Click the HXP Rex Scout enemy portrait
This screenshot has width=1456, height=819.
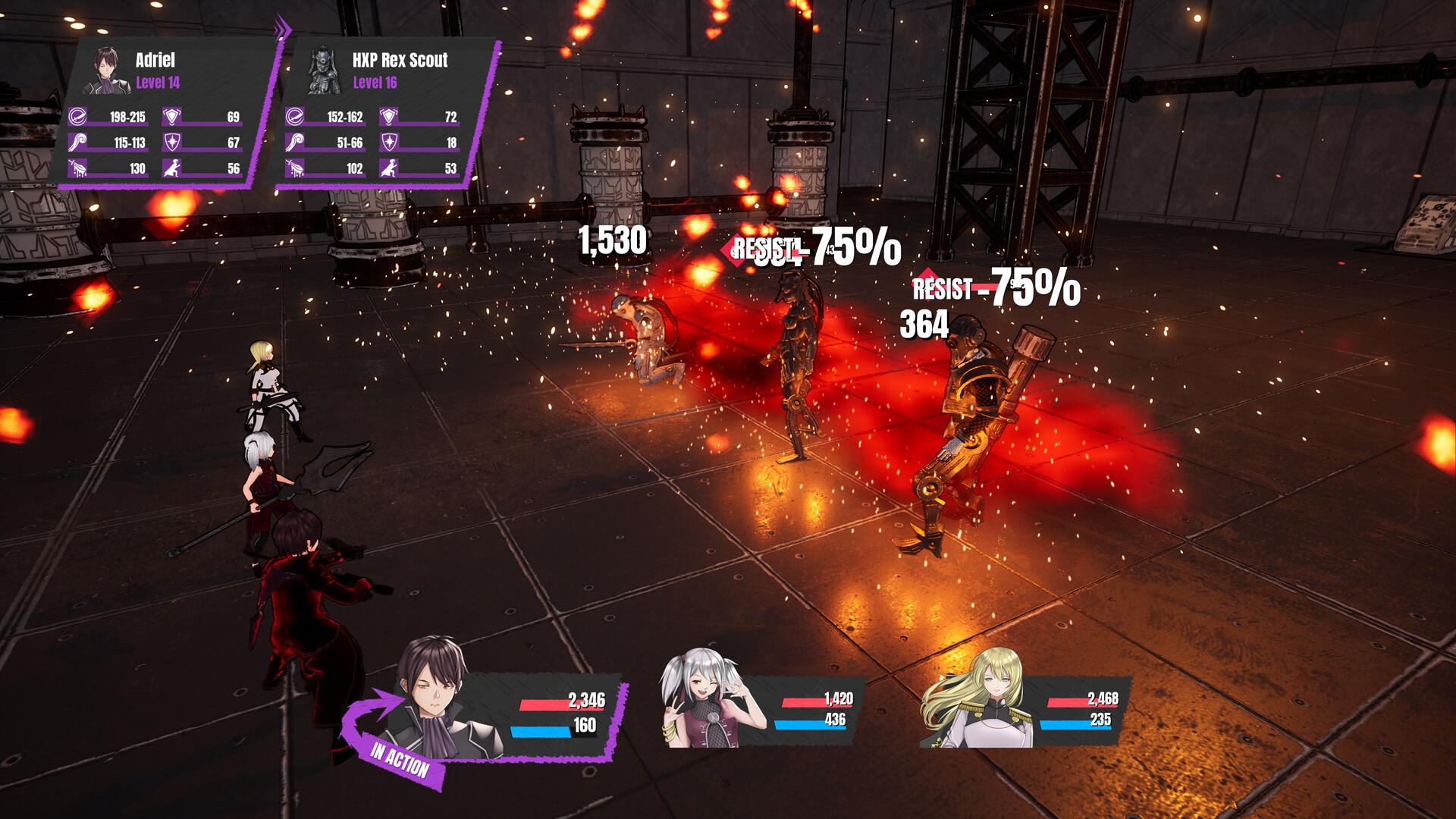coord(322,68)
